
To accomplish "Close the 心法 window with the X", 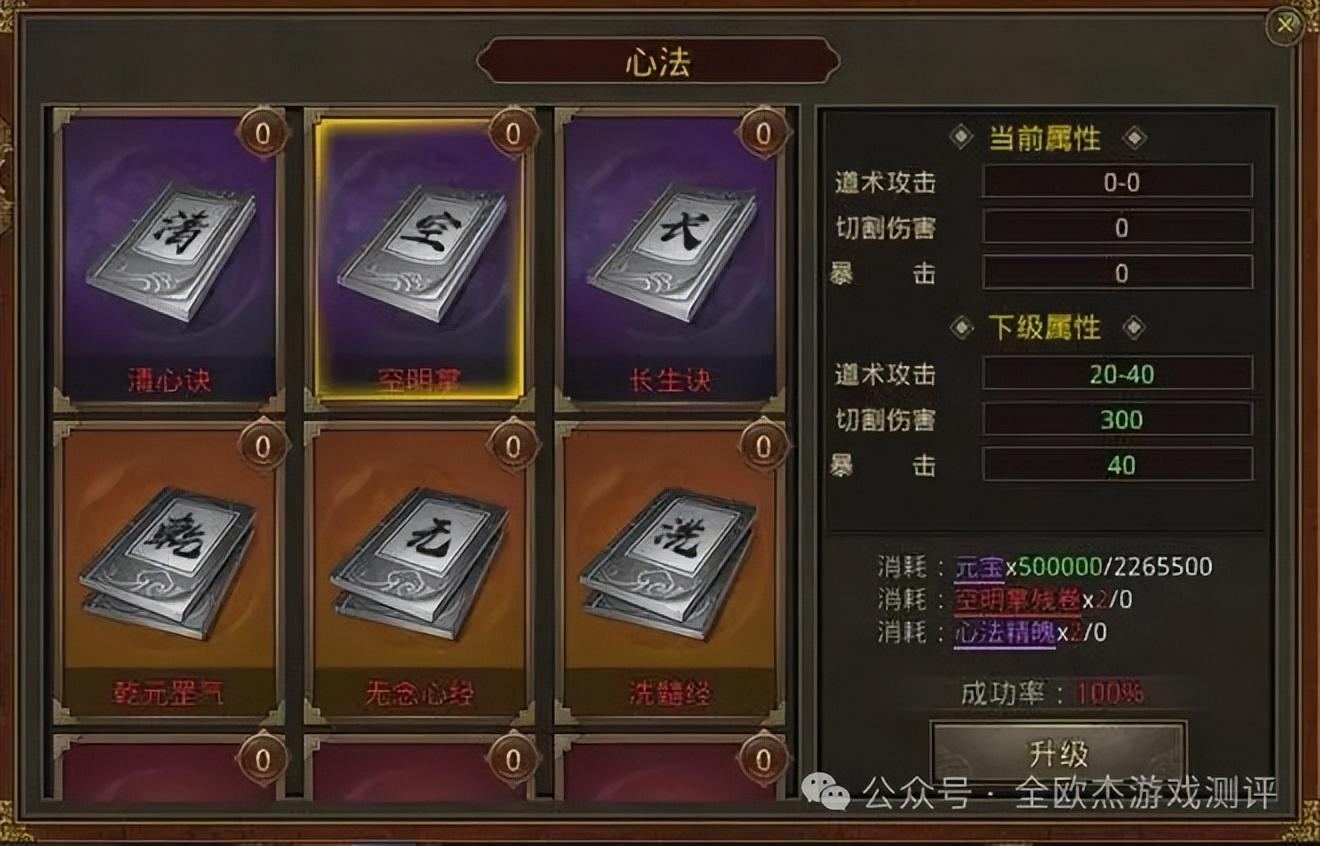I will tap(1285, 26).
